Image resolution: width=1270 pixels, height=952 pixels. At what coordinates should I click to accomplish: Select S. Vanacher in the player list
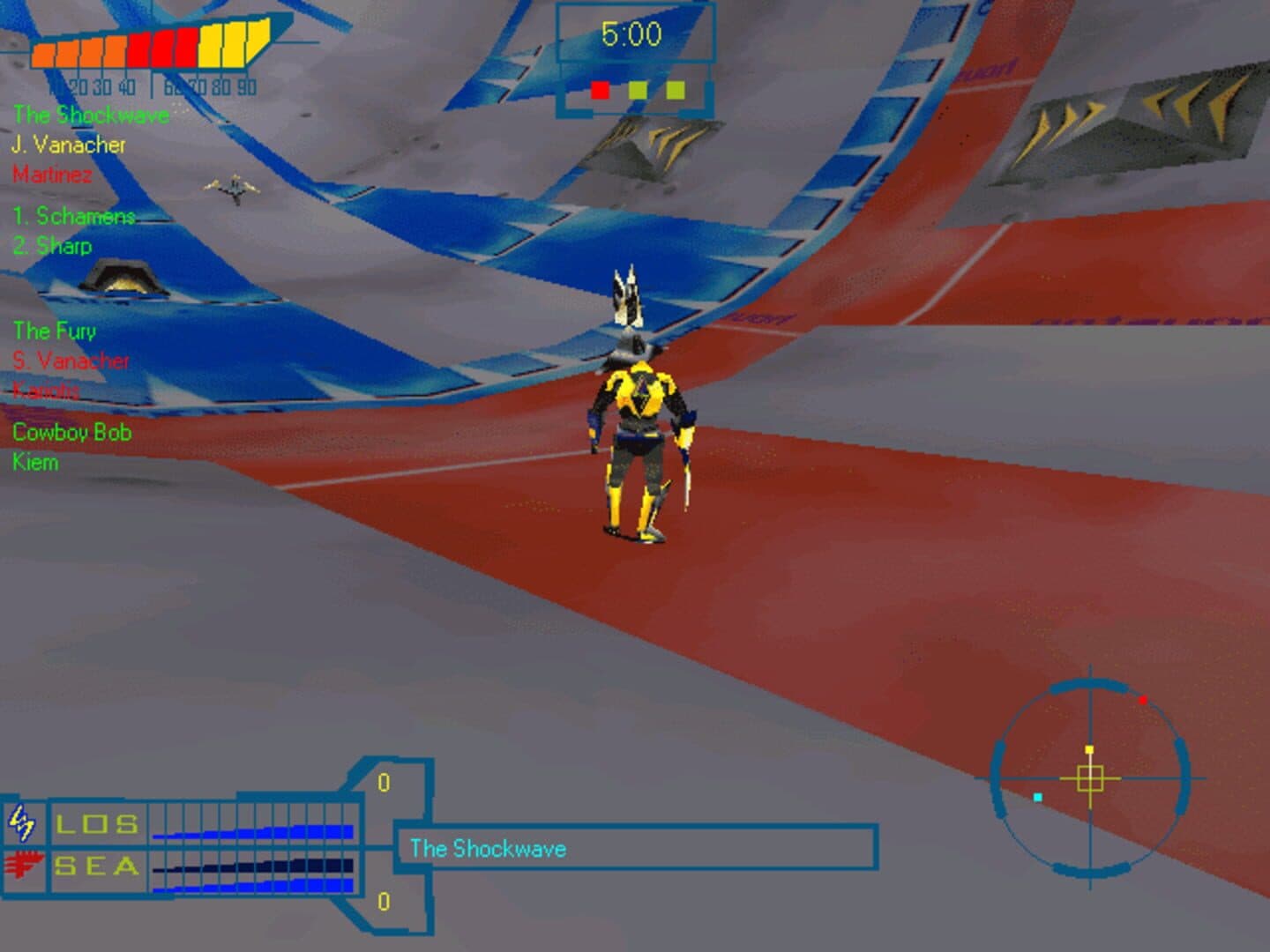tap(71, 361)
